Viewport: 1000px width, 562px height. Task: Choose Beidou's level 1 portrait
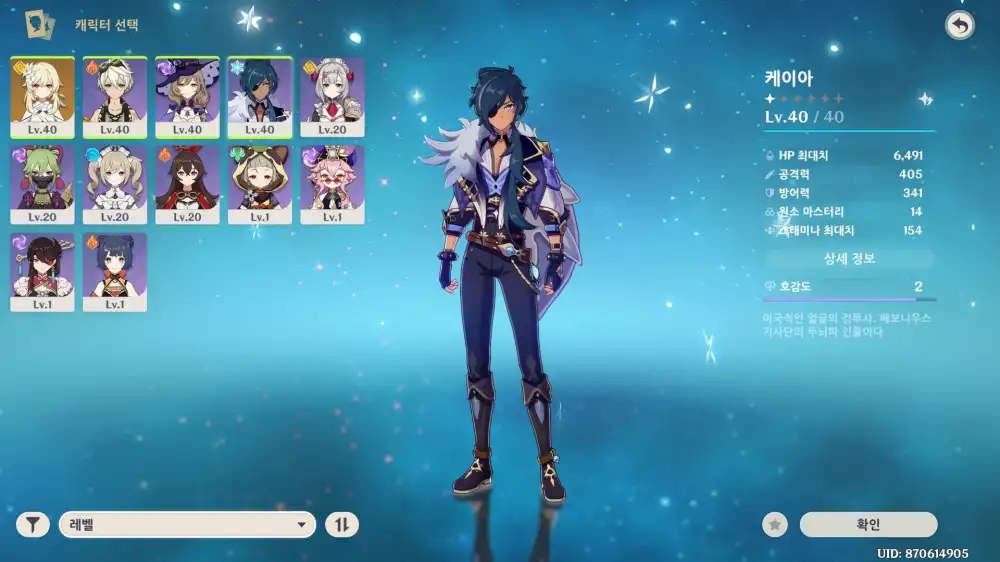(x=42, y=272)
